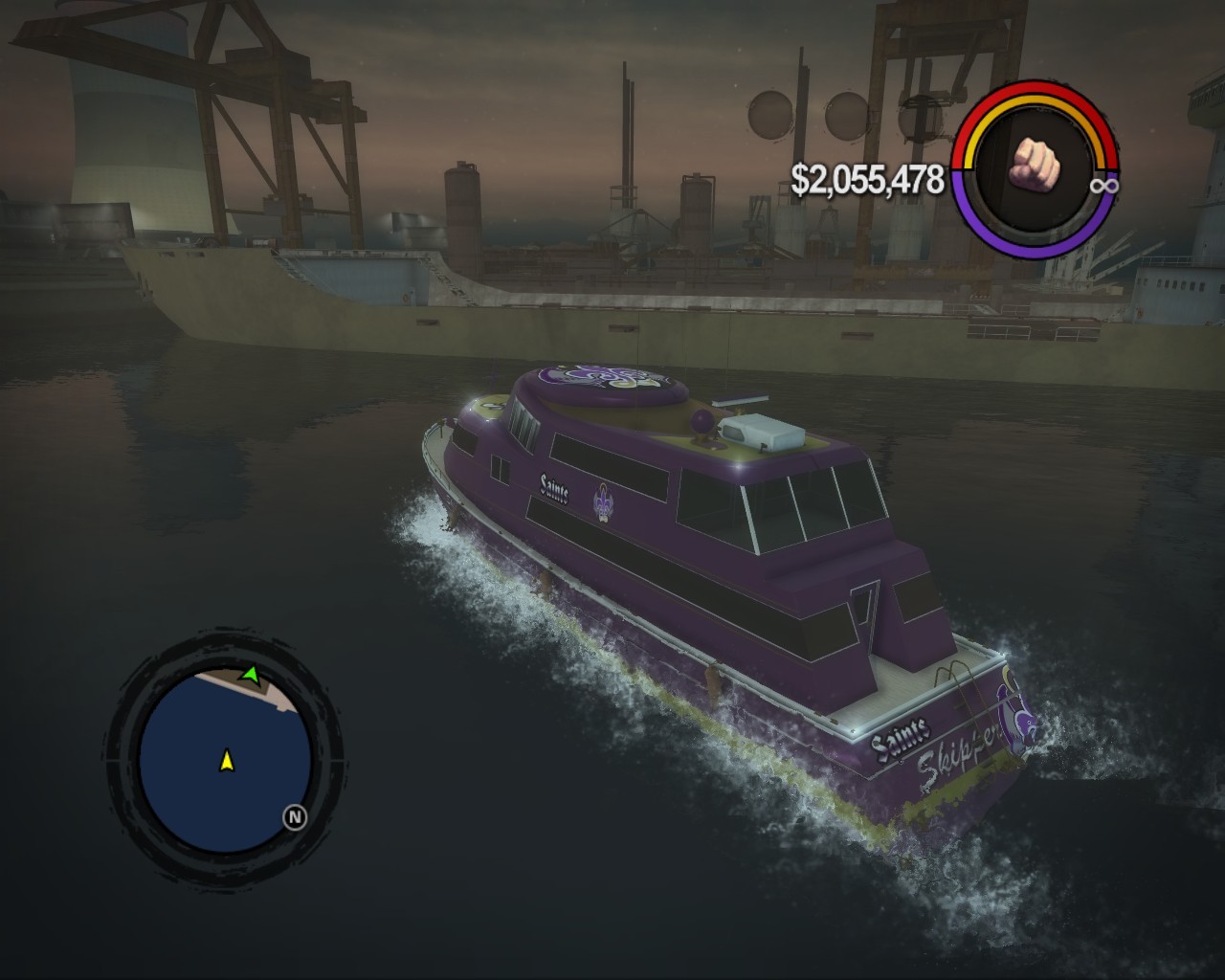Click the circular minimap
This screenshot has width=1225, height=980.
coord(224,754)
